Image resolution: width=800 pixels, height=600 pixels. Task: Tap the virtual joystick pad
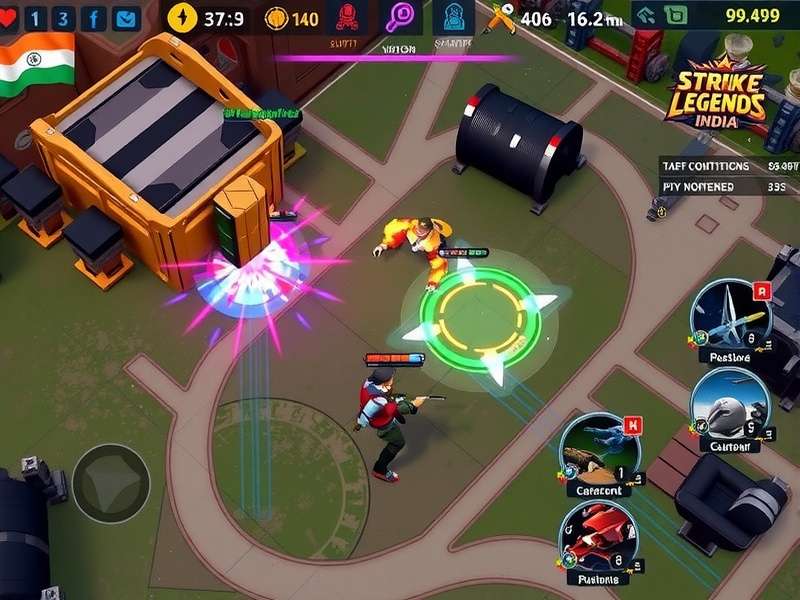tap(111, 483)
